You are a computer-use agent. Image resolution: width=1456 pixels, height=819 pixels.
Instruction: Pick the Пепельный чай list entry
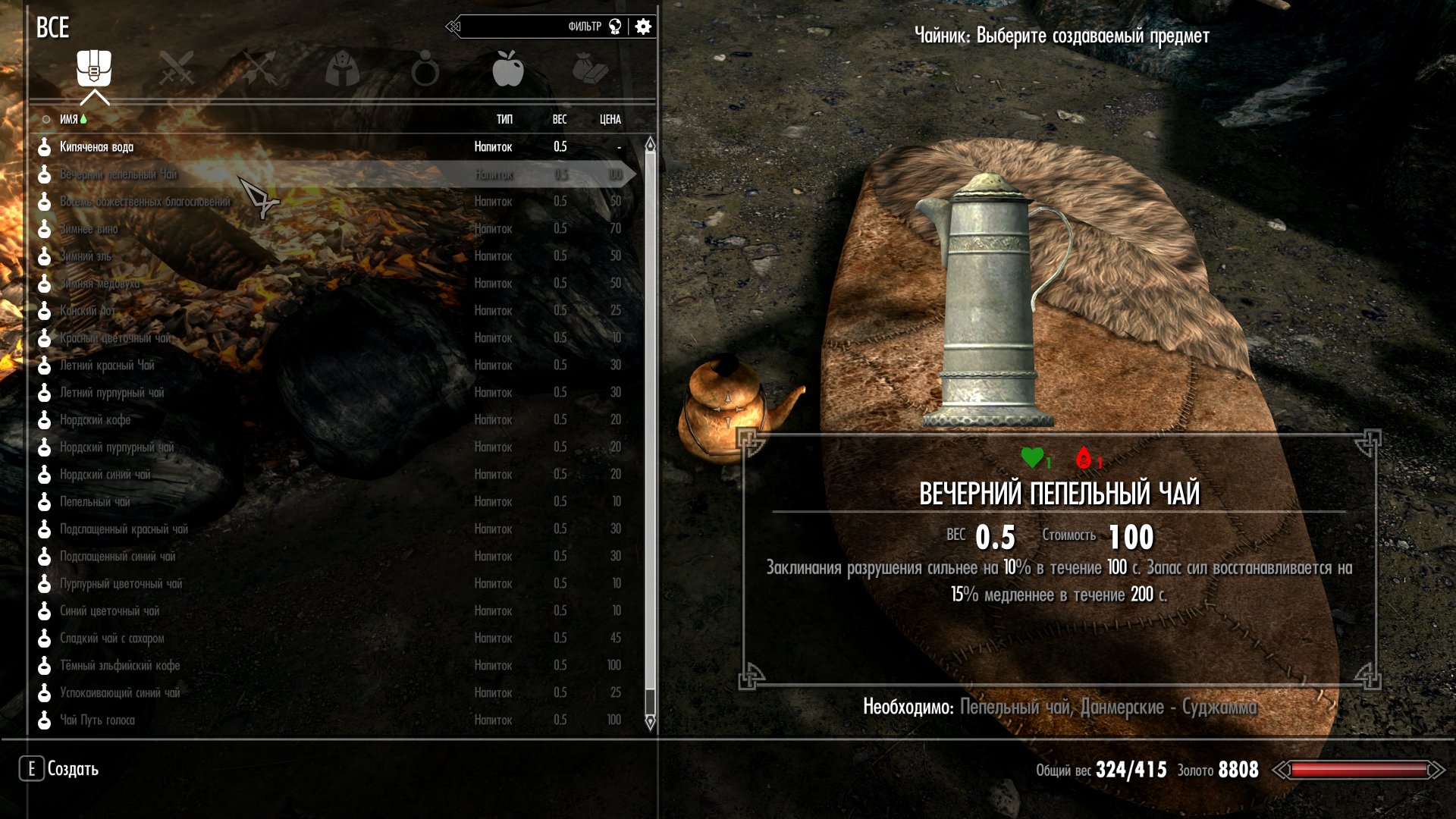coord(96,502)
